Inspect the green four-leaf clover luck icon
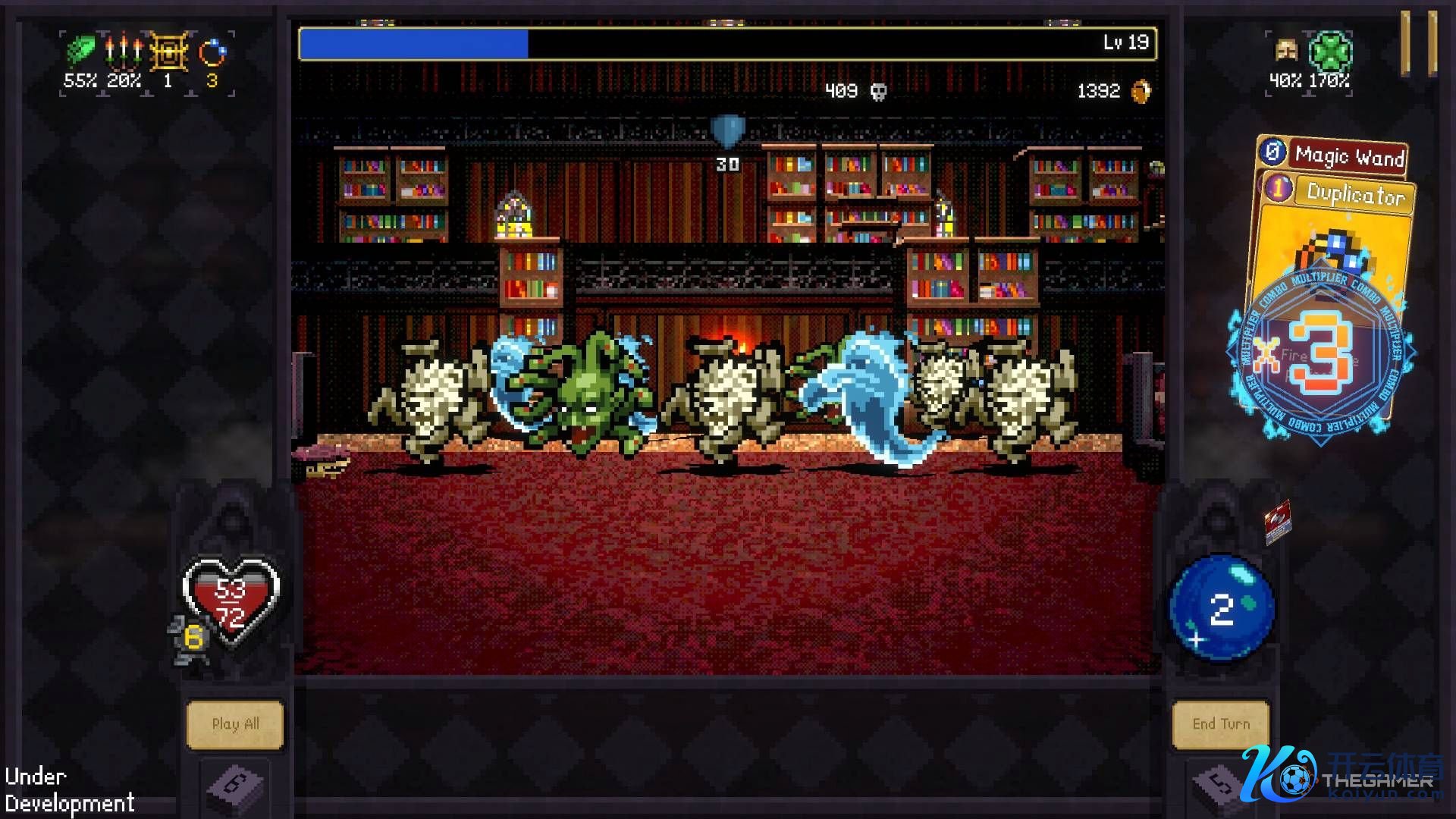The width and height of the screenshot is (1456, 819). [x=1331, y=52]
